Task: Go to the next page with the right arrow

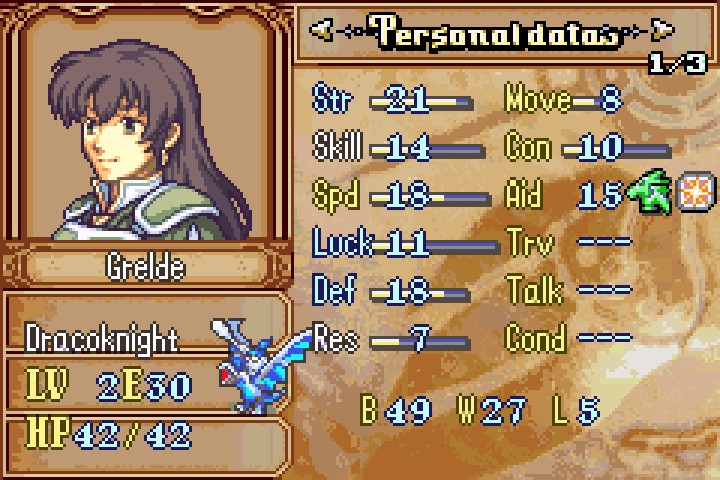Action: click(662, 30)
